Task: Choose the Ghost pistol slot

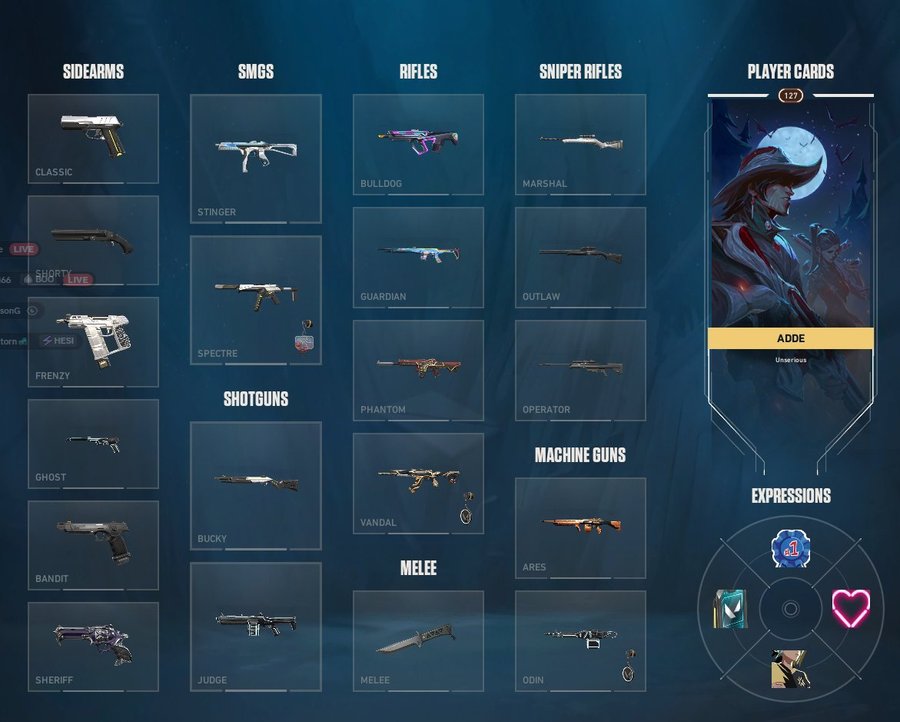Action: [x=93, y=444]
